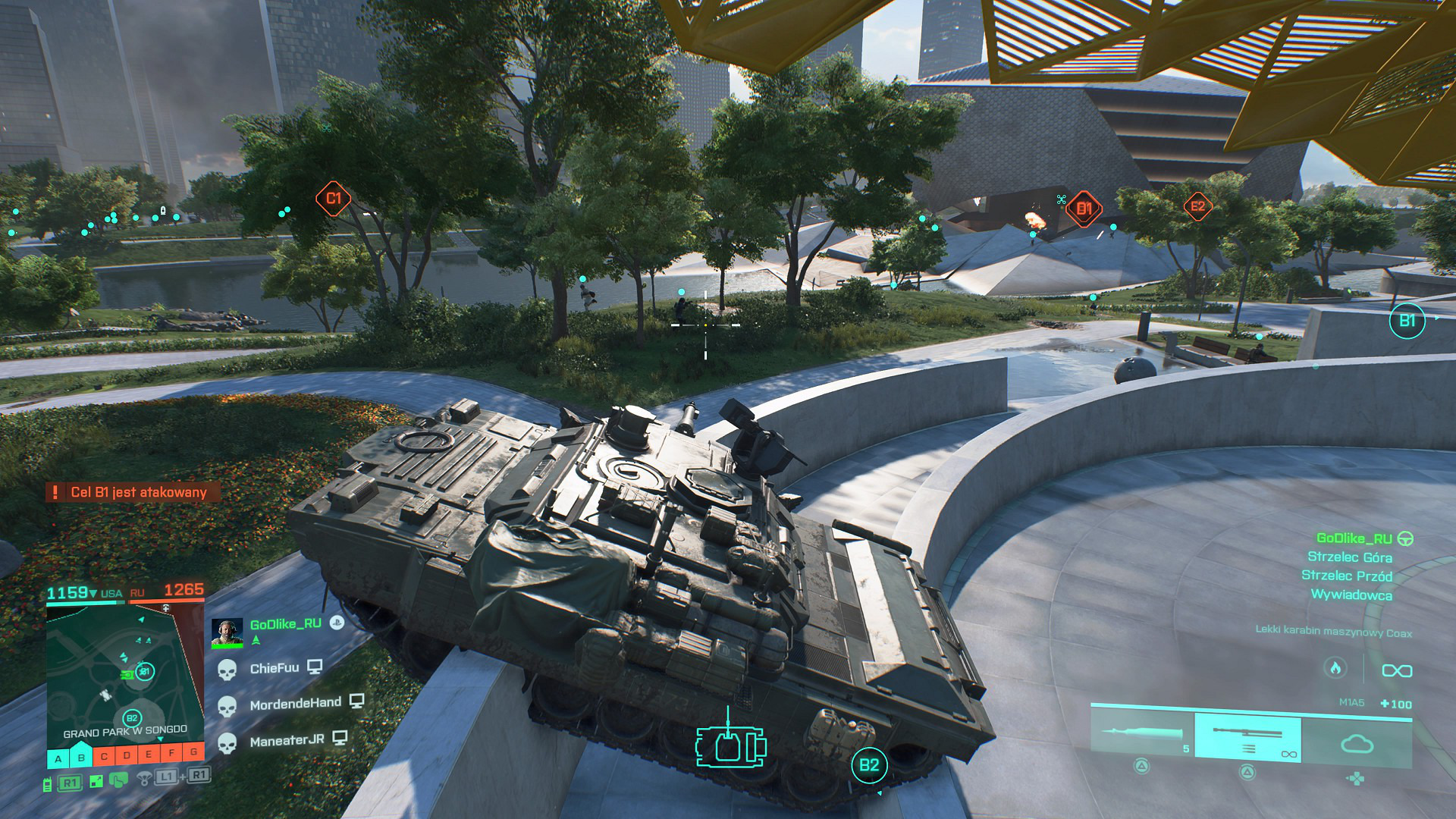Select squad member MordendeHand
The height and width of the screenshot is (819, 1456).
click(295, 704)
